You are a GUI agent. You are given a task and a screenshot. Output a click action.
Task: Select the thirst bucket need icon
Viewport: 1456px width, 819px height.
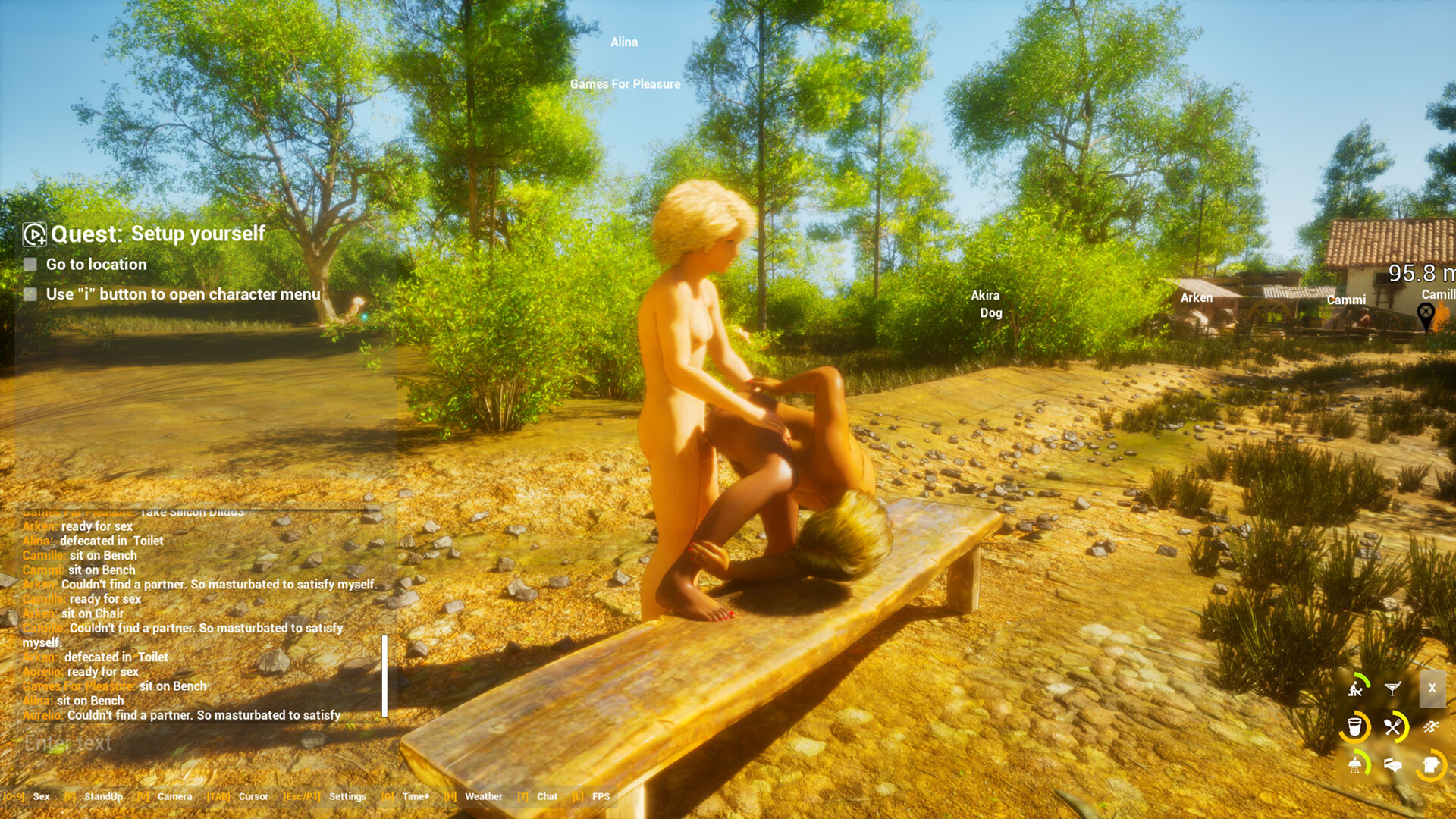pyautogui.click(x=1355, y=726)
